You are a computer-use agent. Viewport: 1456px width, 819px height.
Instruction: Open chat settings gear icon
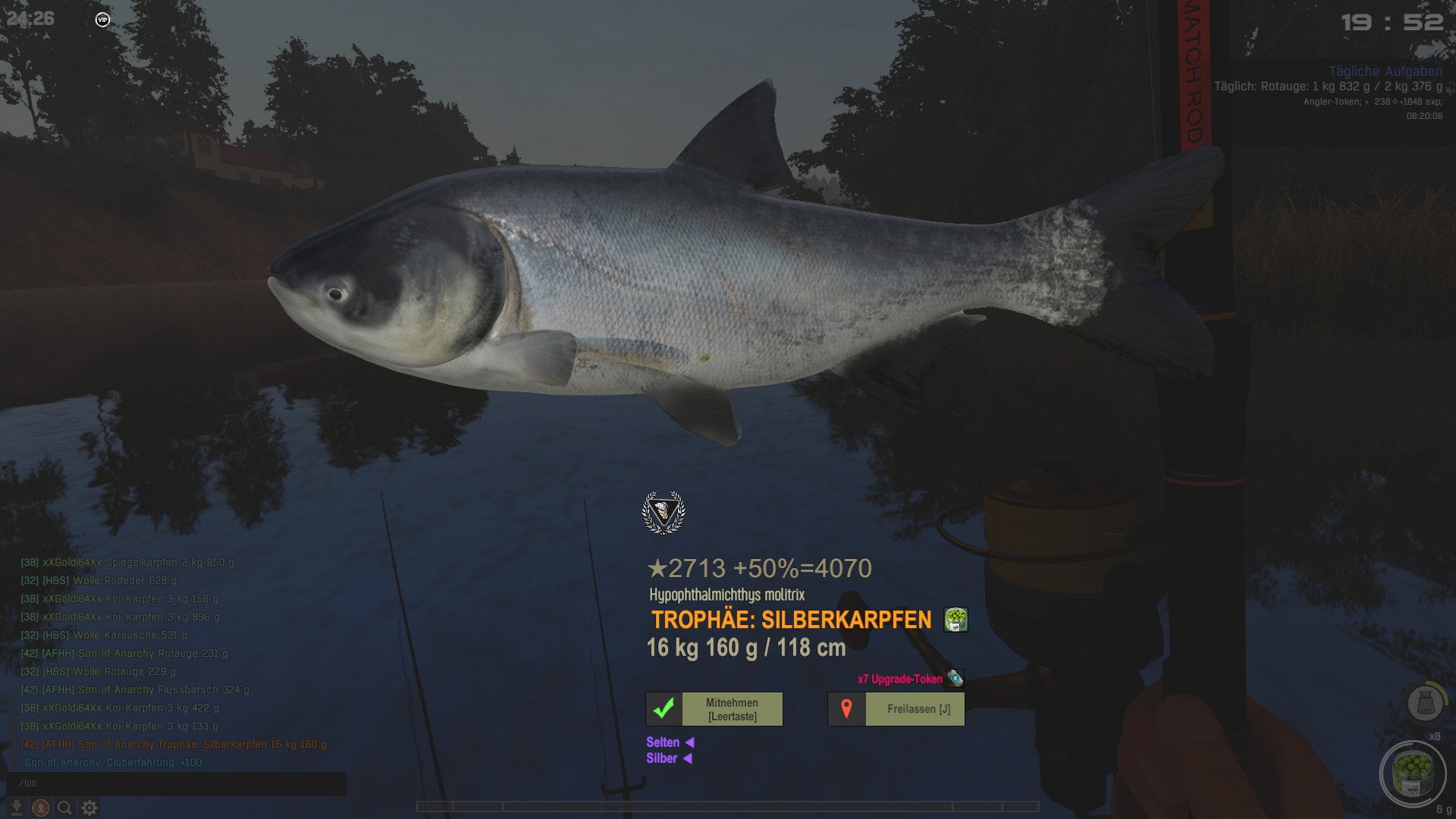[x=89, y=808]
